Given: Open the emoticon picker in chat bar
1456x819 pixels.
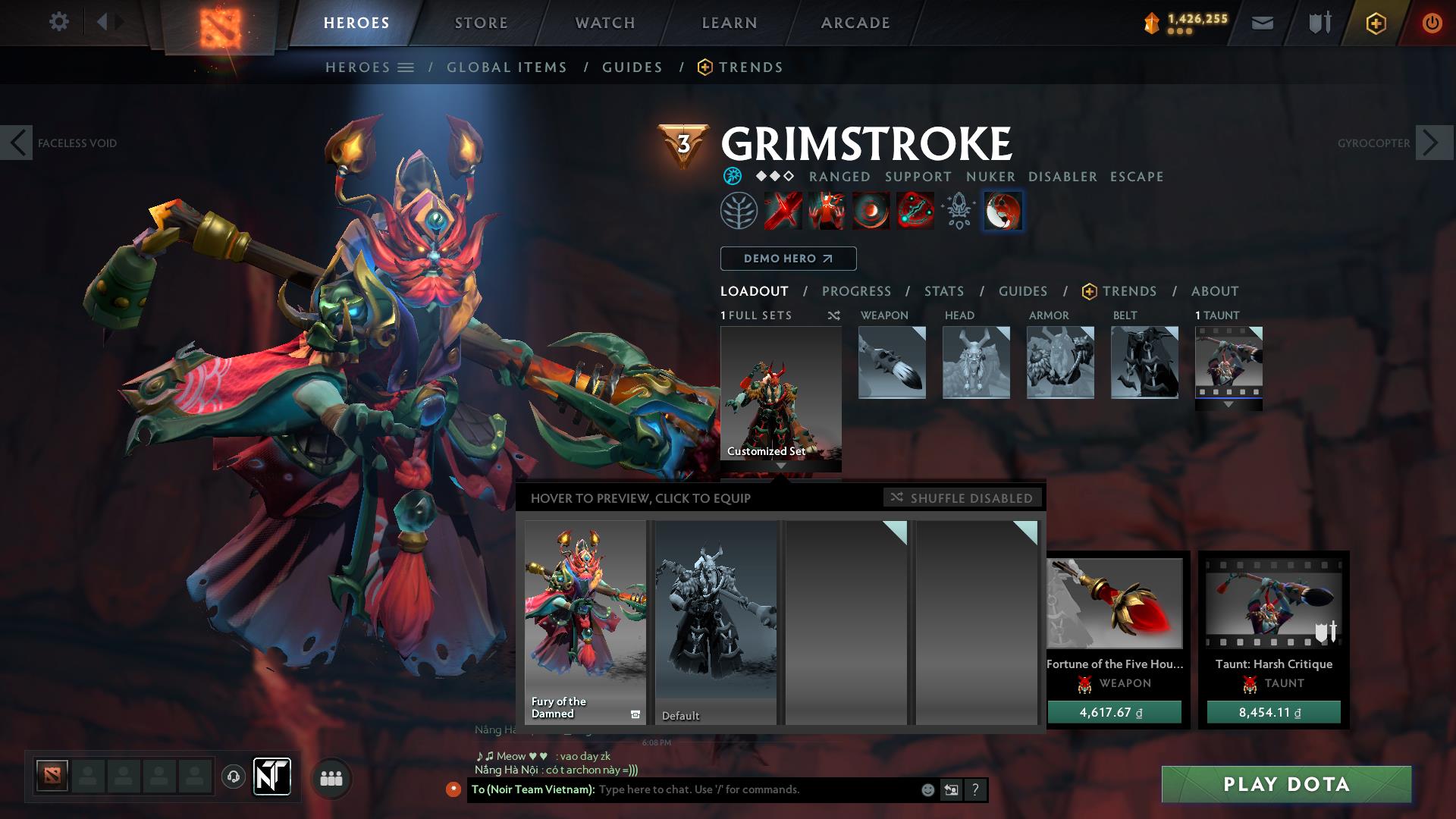Looking at the screenshot, I should pyautogui.click(x=927, y=790).
